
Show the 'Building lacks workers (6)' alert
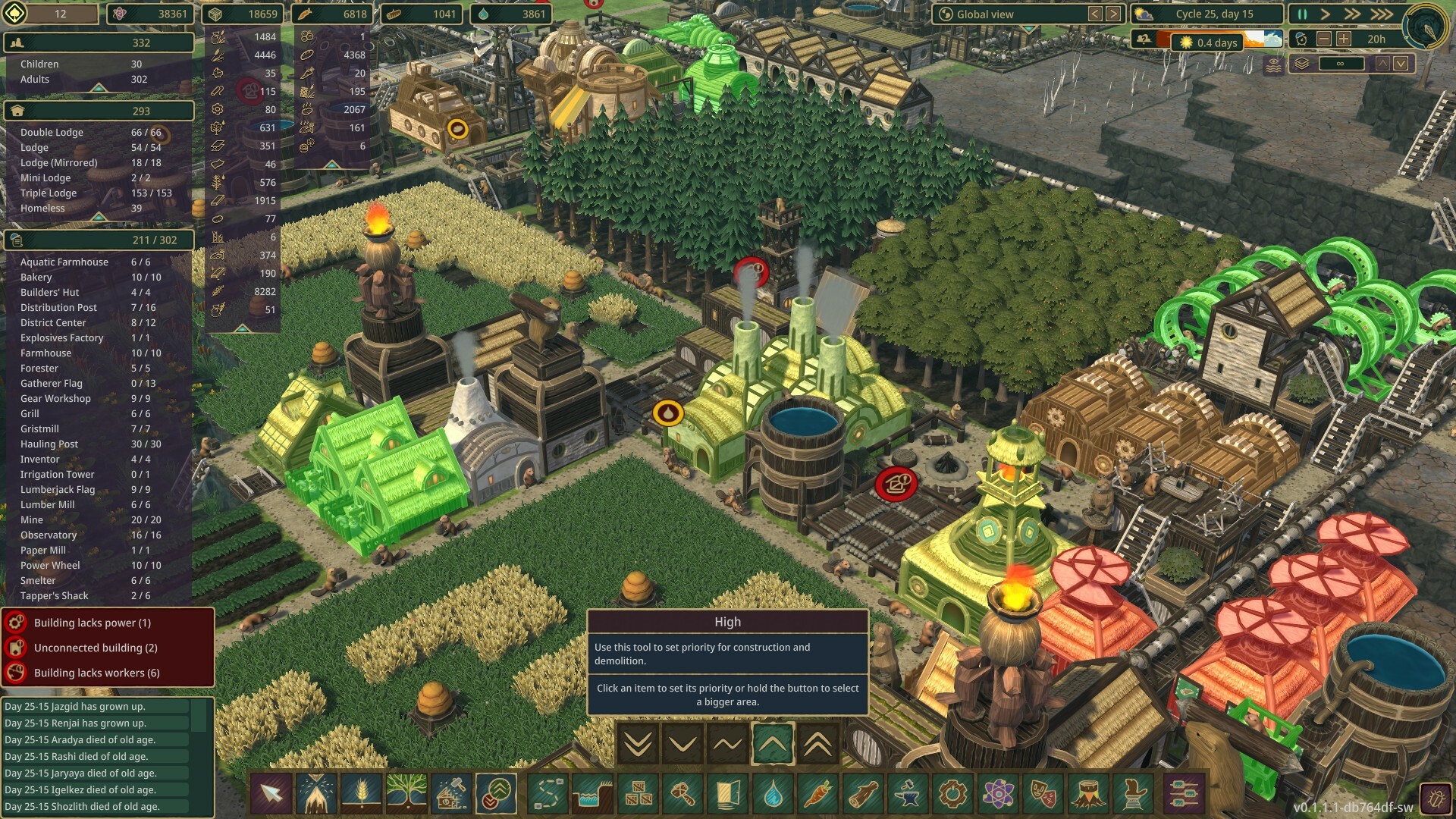[96, 673]
